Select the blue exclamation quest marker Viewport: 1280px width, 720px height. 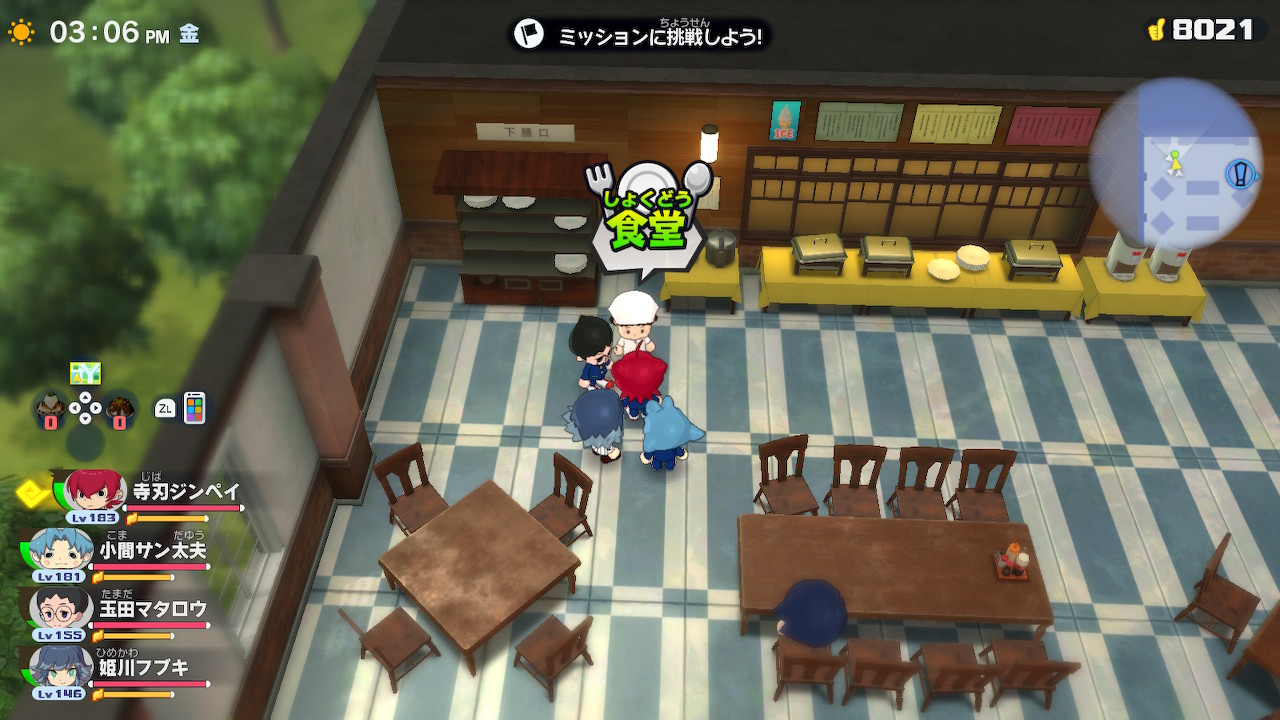point(1240,174)
